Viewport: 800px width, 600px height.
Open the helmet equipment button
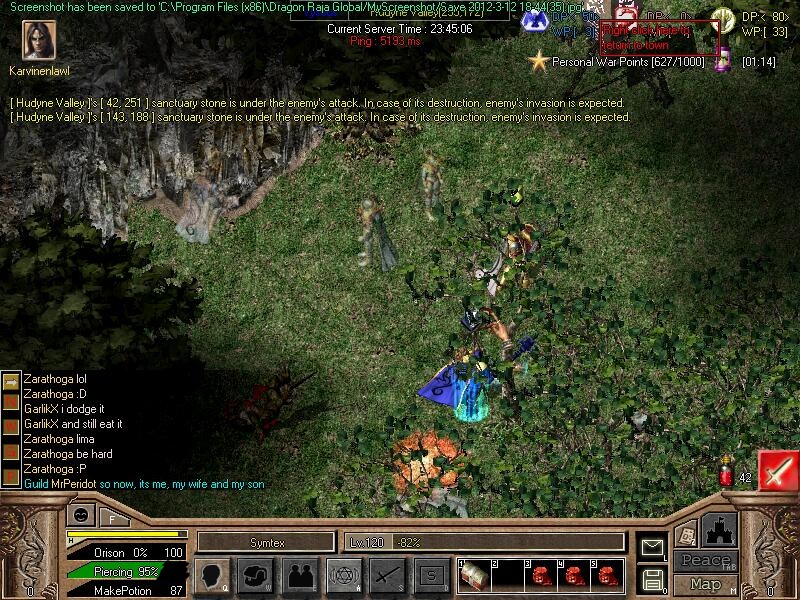(255, 575)
